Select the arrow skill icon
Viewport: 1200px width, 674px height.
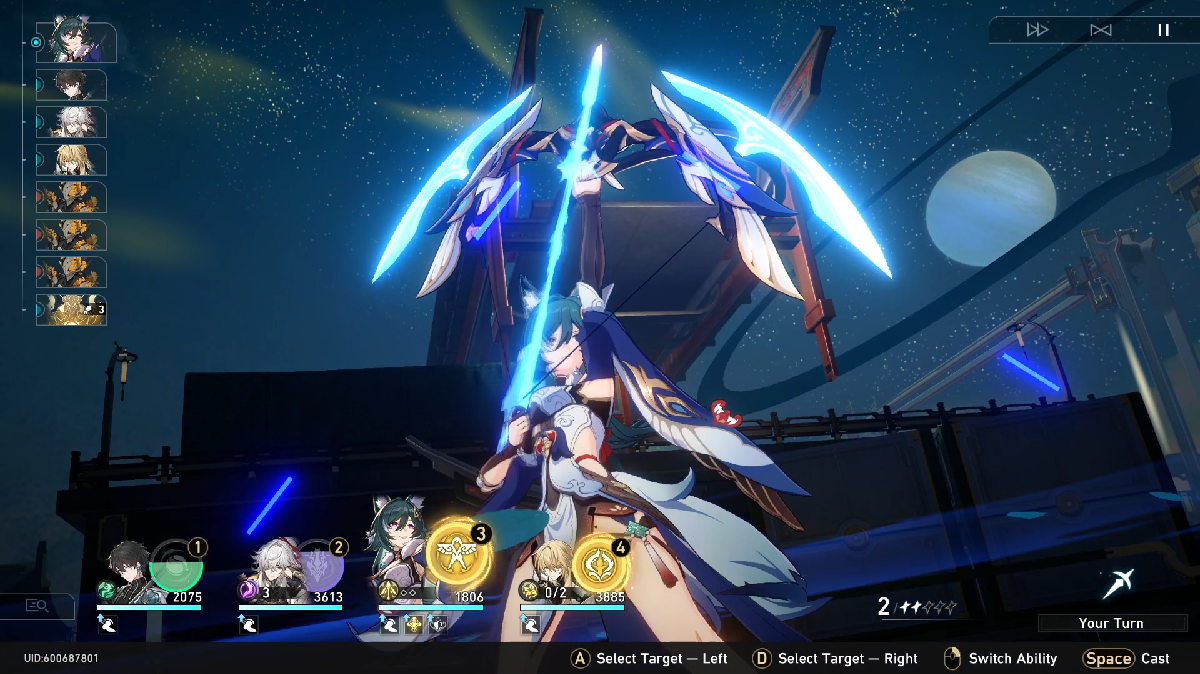(x=1117, y=582)
